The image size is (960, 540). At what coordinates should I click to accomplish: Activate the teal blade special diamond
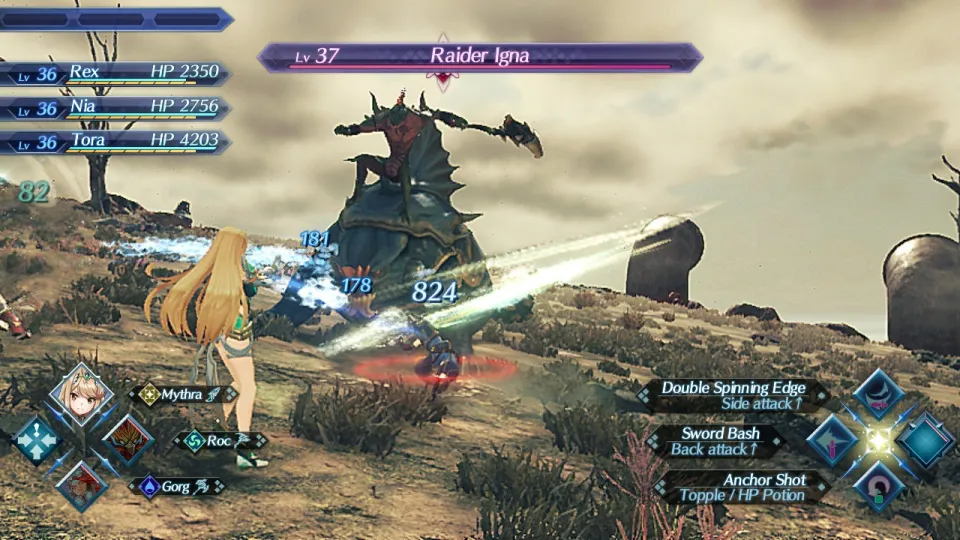pyautogui.click(x=925, y=440)
